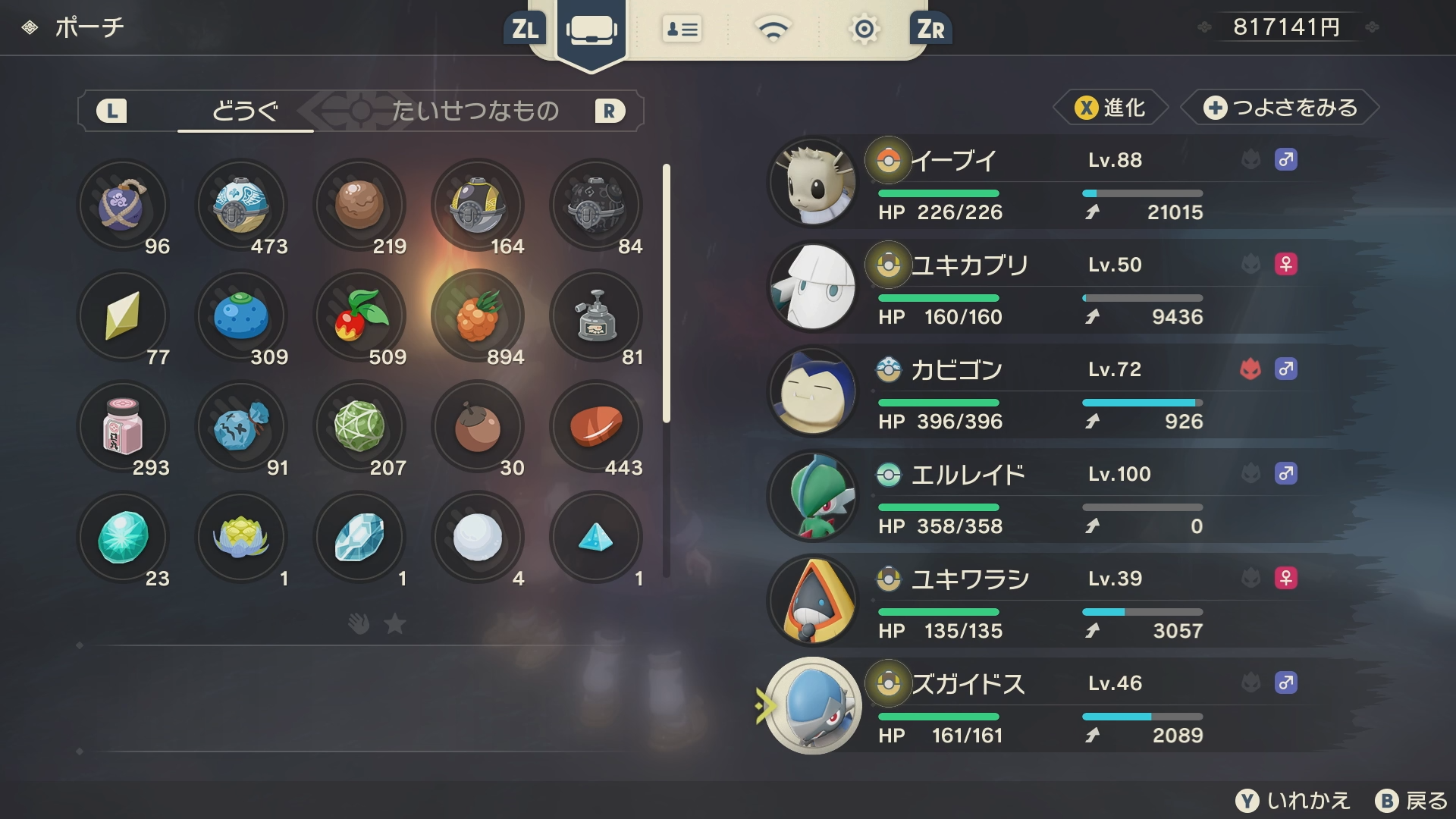
Task: Switch to the たいせつなもの tab
Action: pos(475,111)
